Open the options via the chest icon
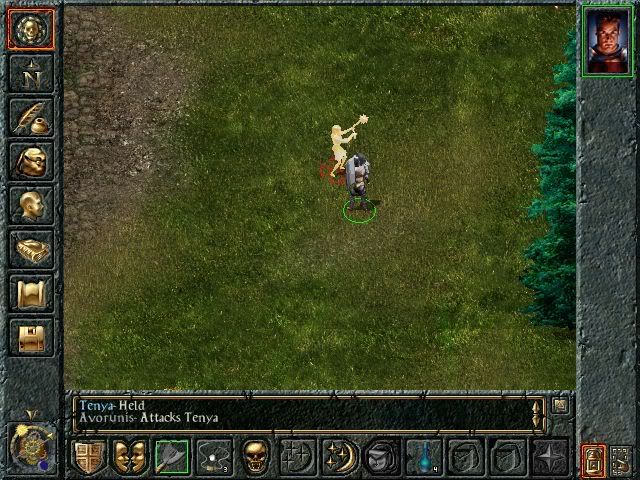The height and width of the screenshot is (480, 640). pos(30,337)
